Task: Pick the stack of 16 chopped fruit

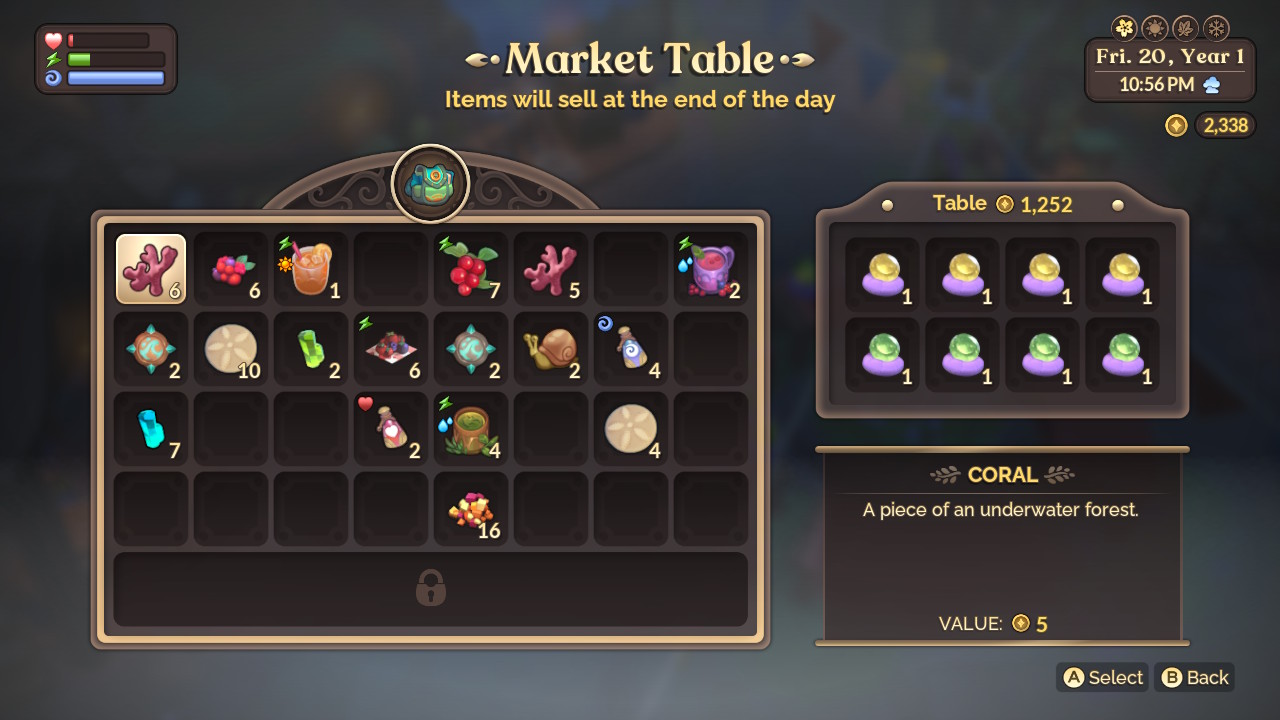Action: [471, 508]
